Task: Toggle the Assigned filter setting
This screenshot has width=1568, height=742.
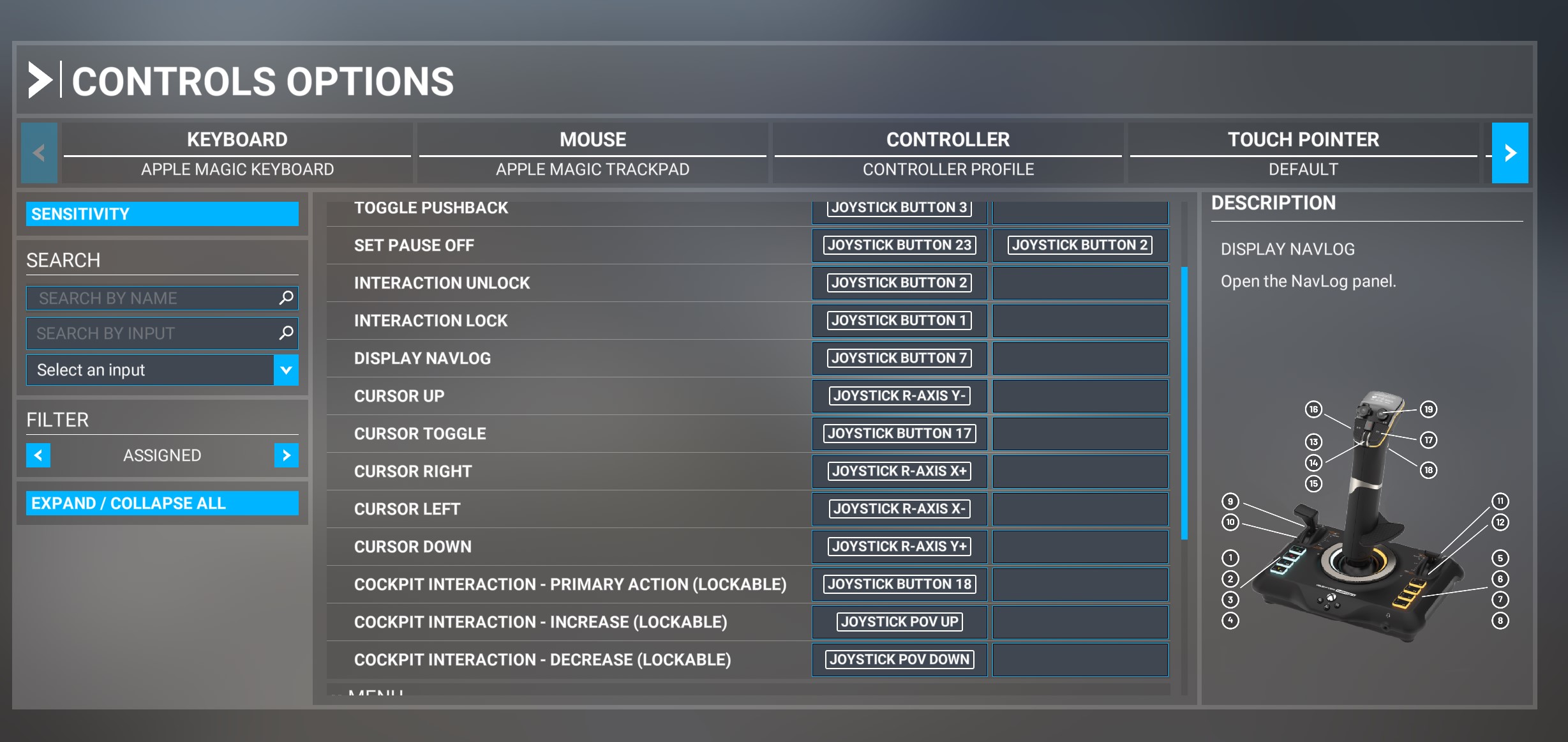Action: click(161, 455)
